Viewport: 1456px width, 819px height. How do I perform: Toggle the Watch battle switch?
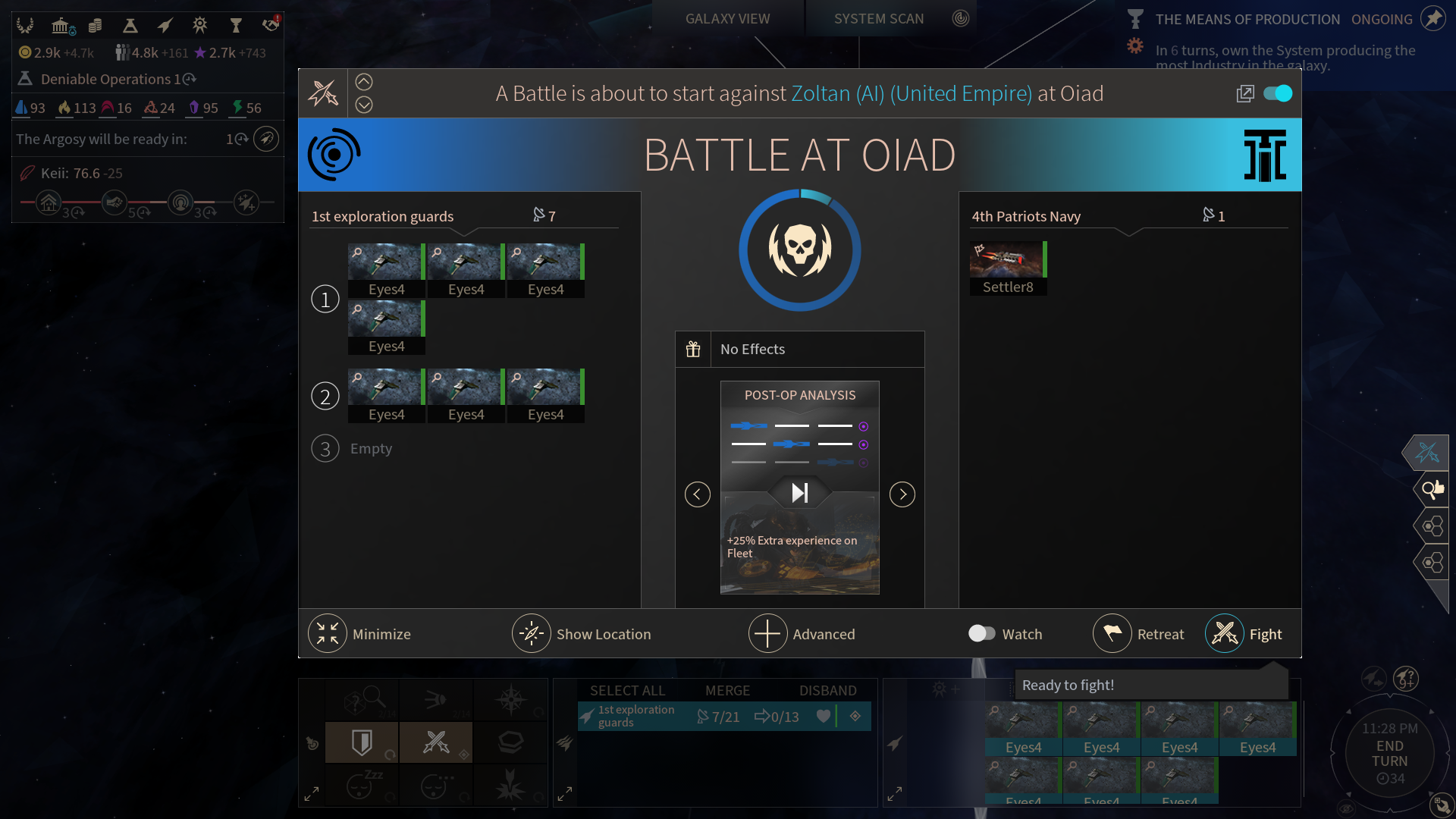point(982,633)
